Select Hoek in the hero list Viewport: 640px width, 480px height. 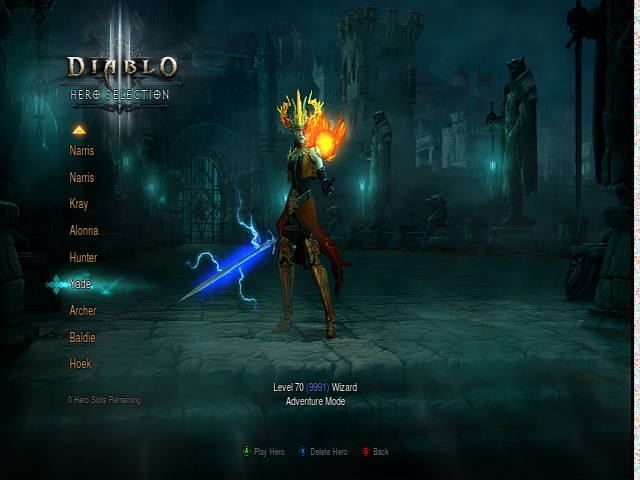(x=80, y=364)
